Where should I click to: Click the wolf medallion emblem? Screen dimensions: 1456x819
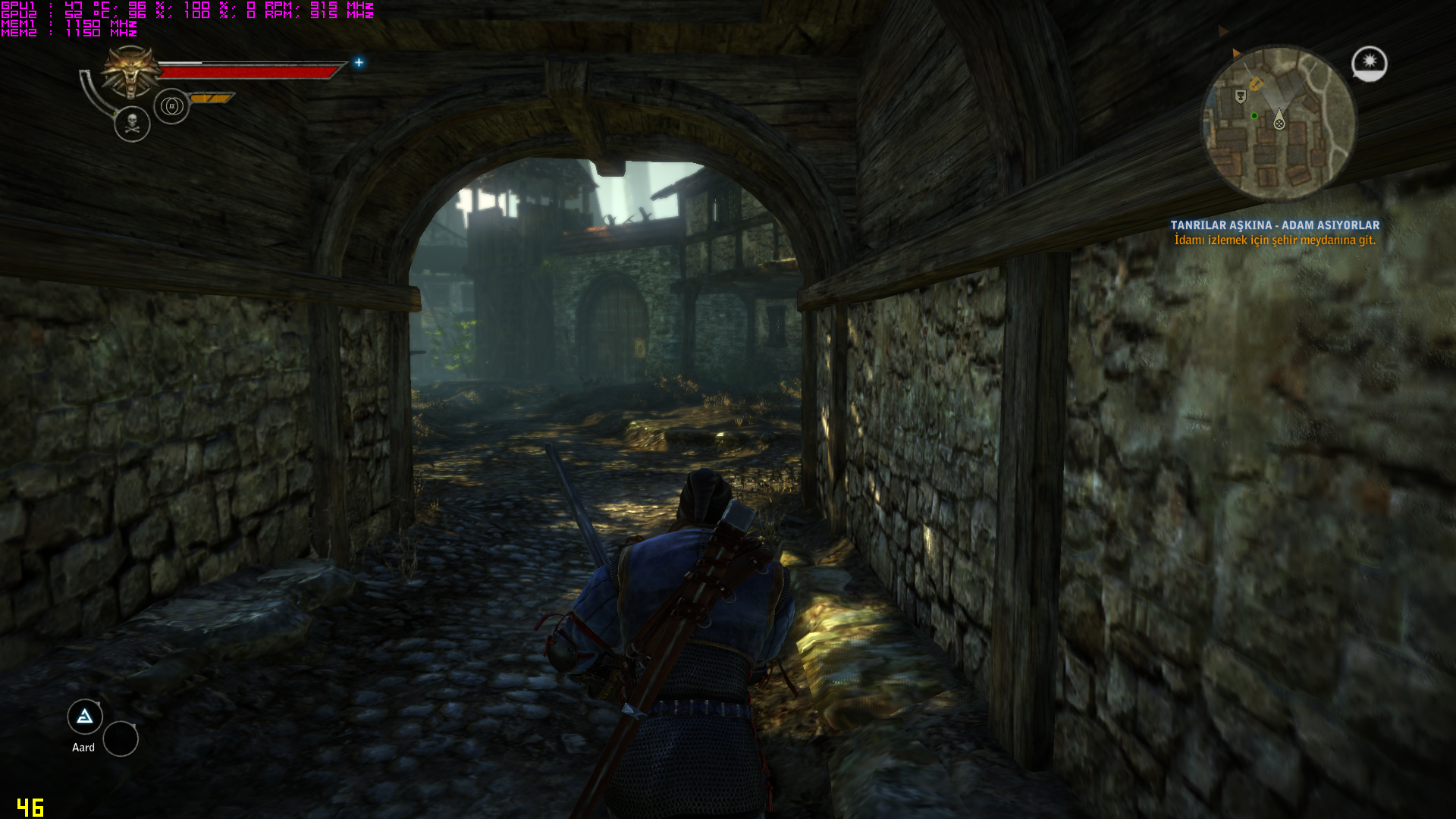[132, 72]
